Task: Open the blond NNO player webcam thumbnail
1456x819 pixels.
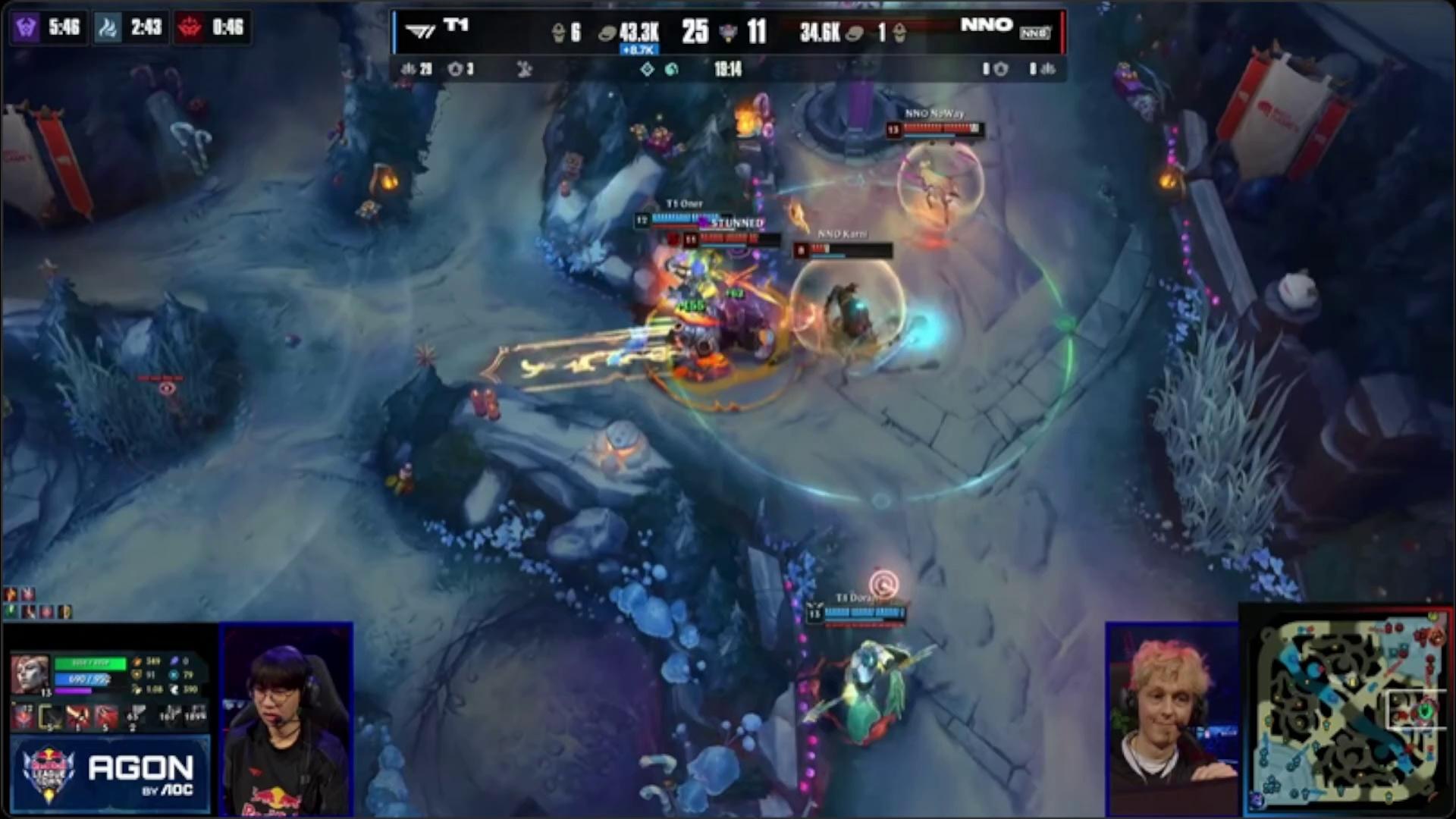Action: click(1172, 719)
